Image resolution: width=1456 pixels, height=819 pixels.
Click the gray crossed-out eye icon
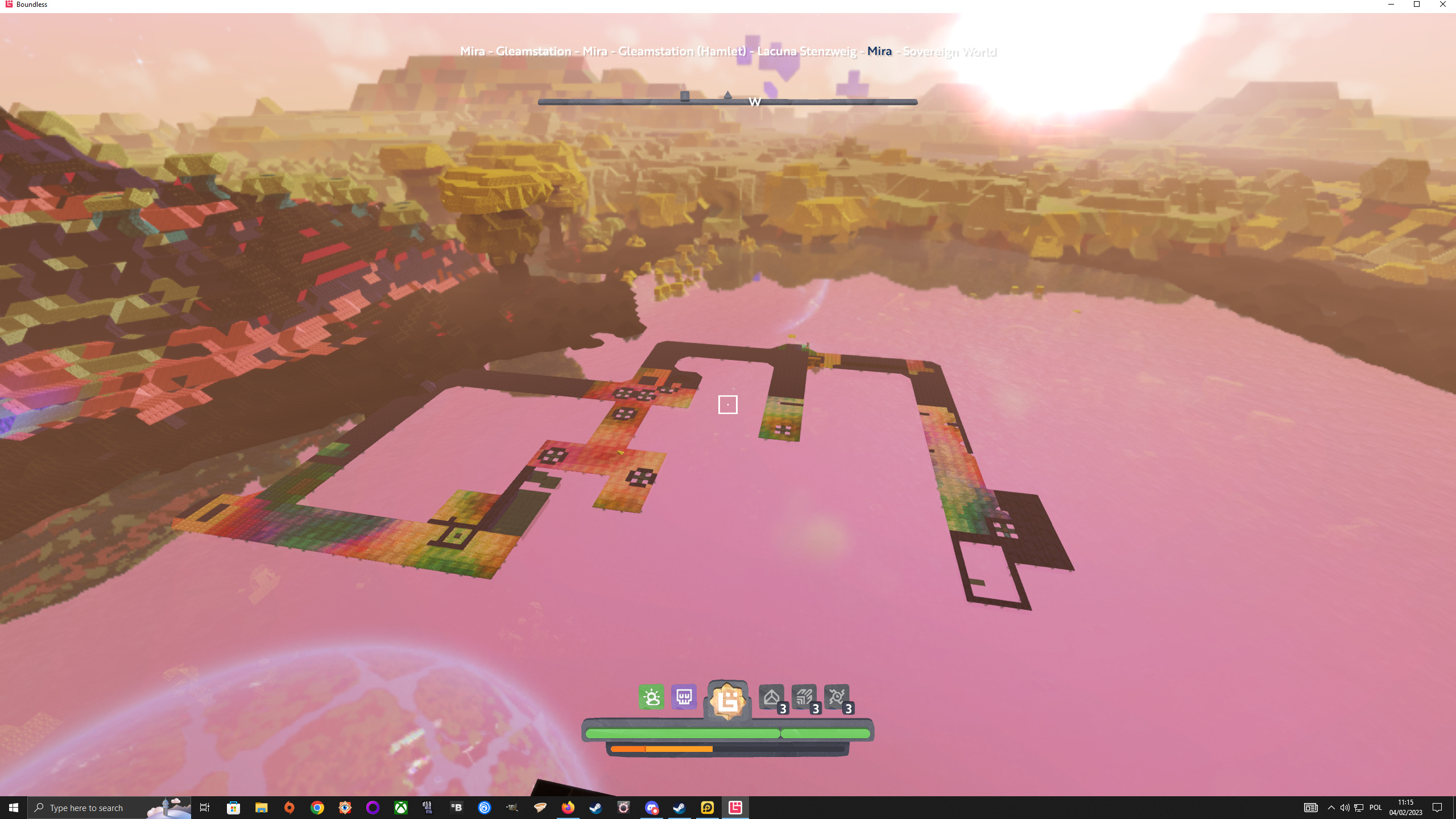[837, 697]
